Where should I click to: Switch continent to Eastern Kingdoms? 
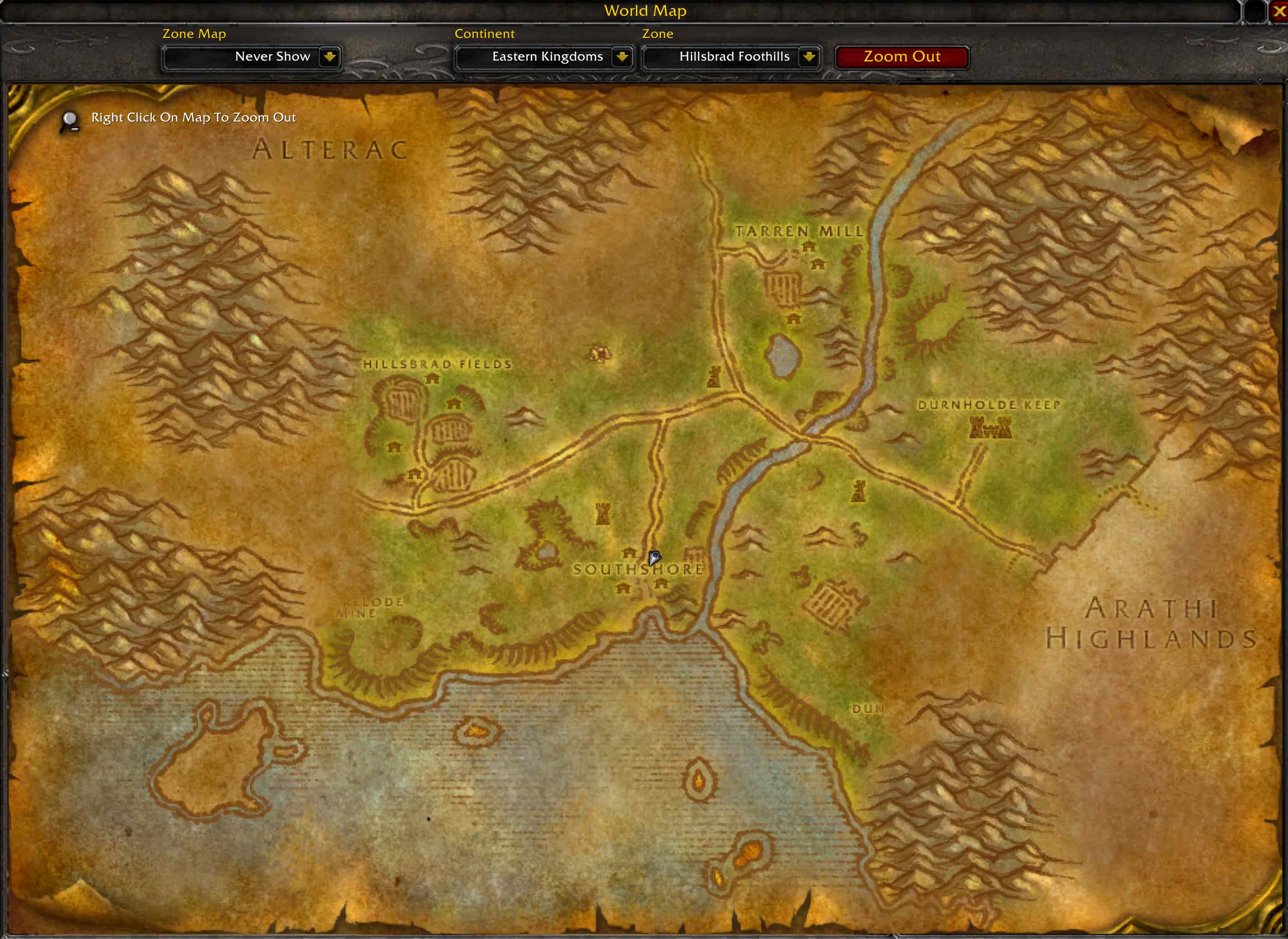(546, 56)
